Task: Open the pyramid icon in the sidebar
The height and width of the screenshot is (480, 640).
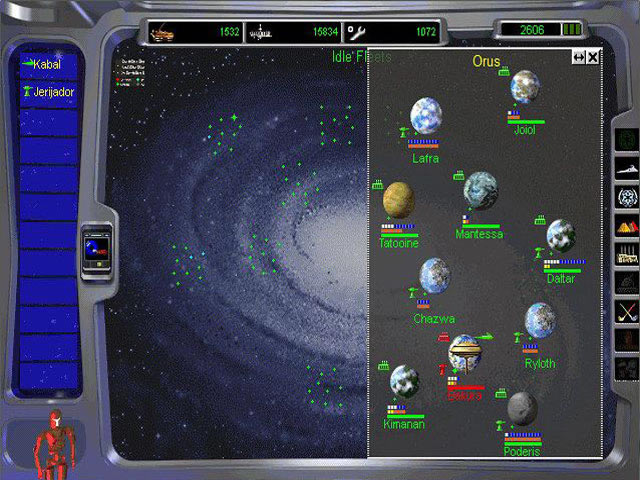Action: 627,225
